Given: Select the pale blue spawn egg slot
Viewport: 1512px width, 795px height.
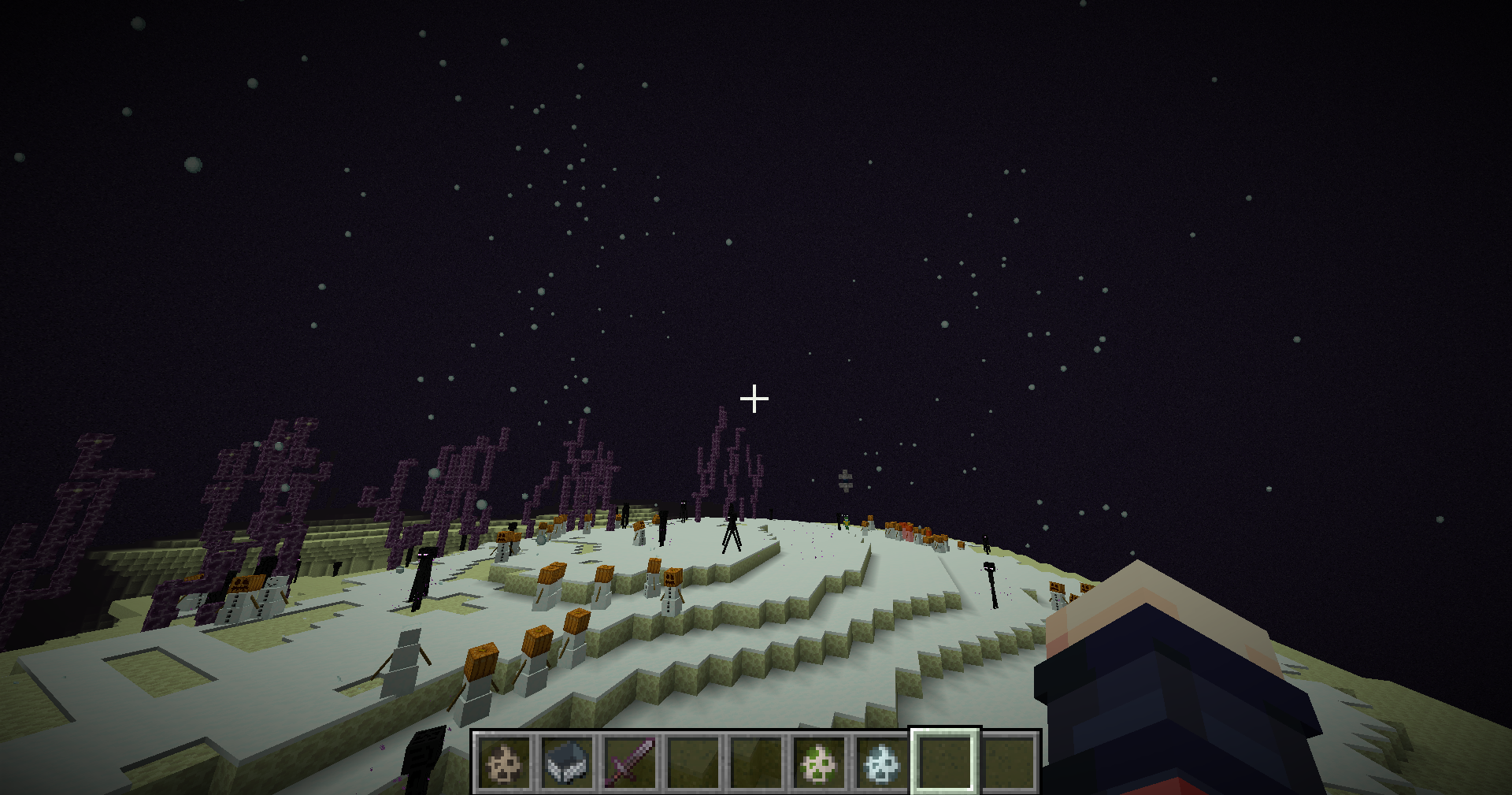Looking at the screenshot, I should pyautogui.click(x=882, y=763).
